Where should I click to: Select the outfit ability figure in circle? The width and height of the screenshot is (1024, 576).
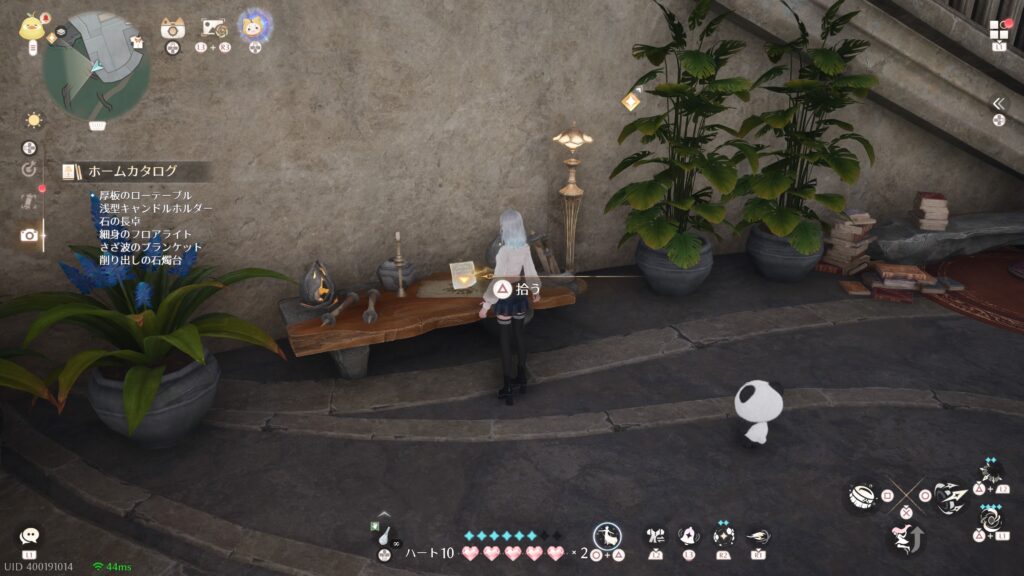(x=606, y=535)
